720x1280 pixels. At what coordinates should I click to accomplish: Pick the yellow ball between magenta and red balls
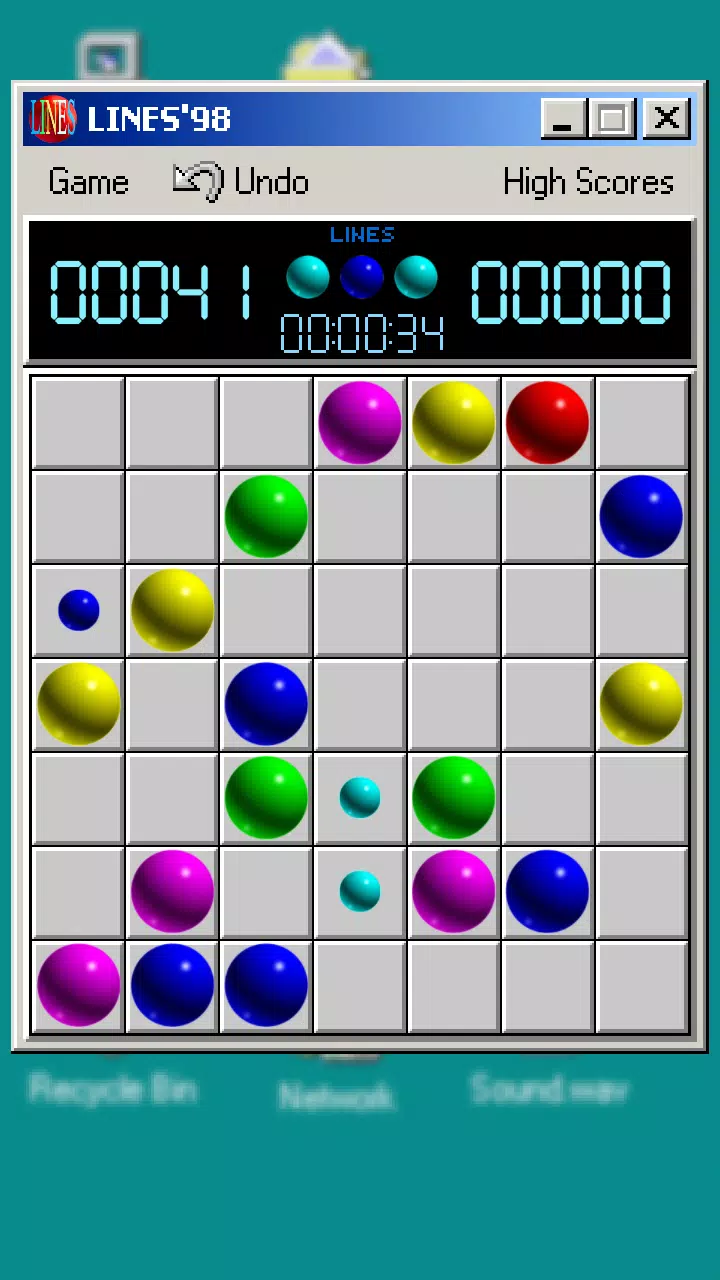point(453,422)
